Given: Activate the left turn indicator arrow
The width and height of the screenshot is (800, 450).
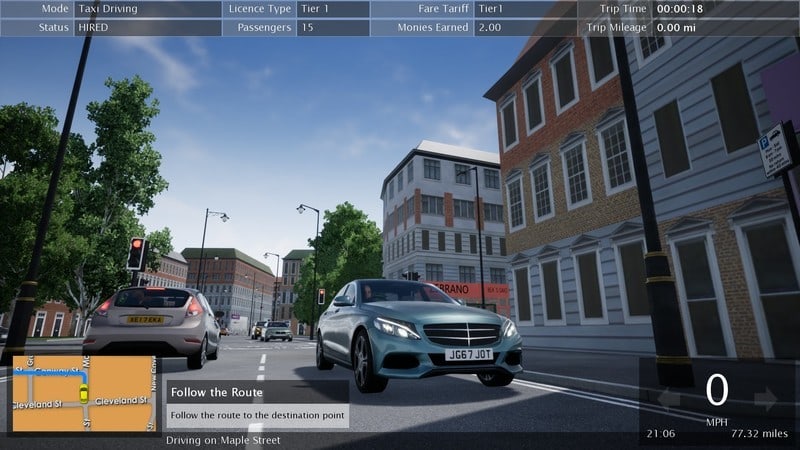Looking at the screenshot, I should pos(668,400).
